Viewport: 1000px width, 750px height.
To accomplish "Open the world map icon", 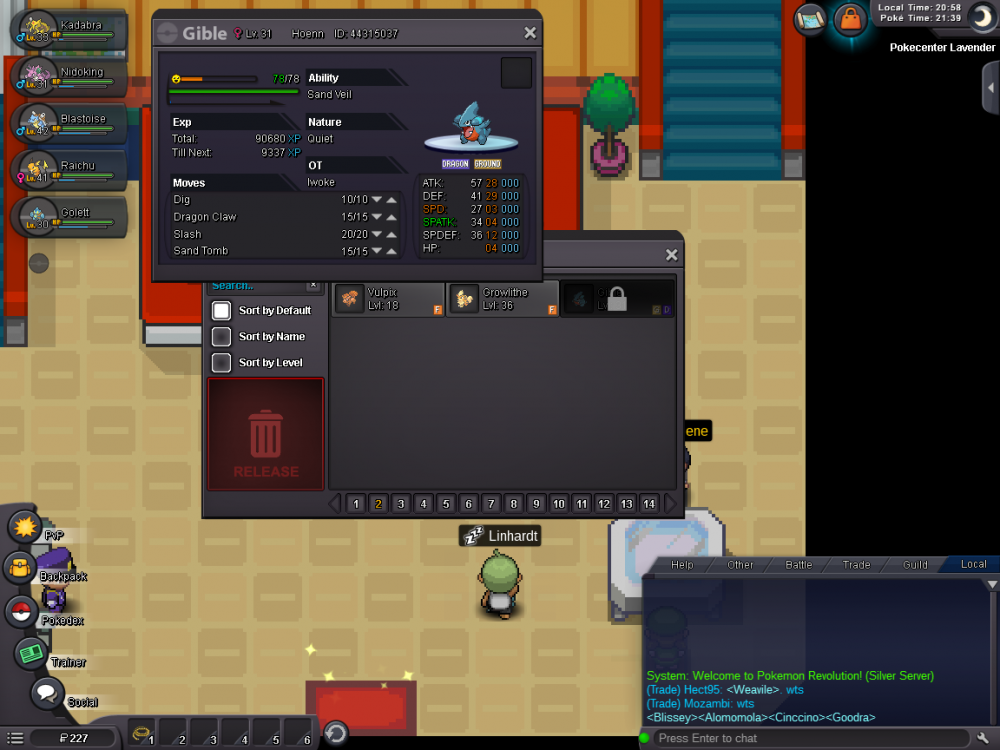I will 810,18.
